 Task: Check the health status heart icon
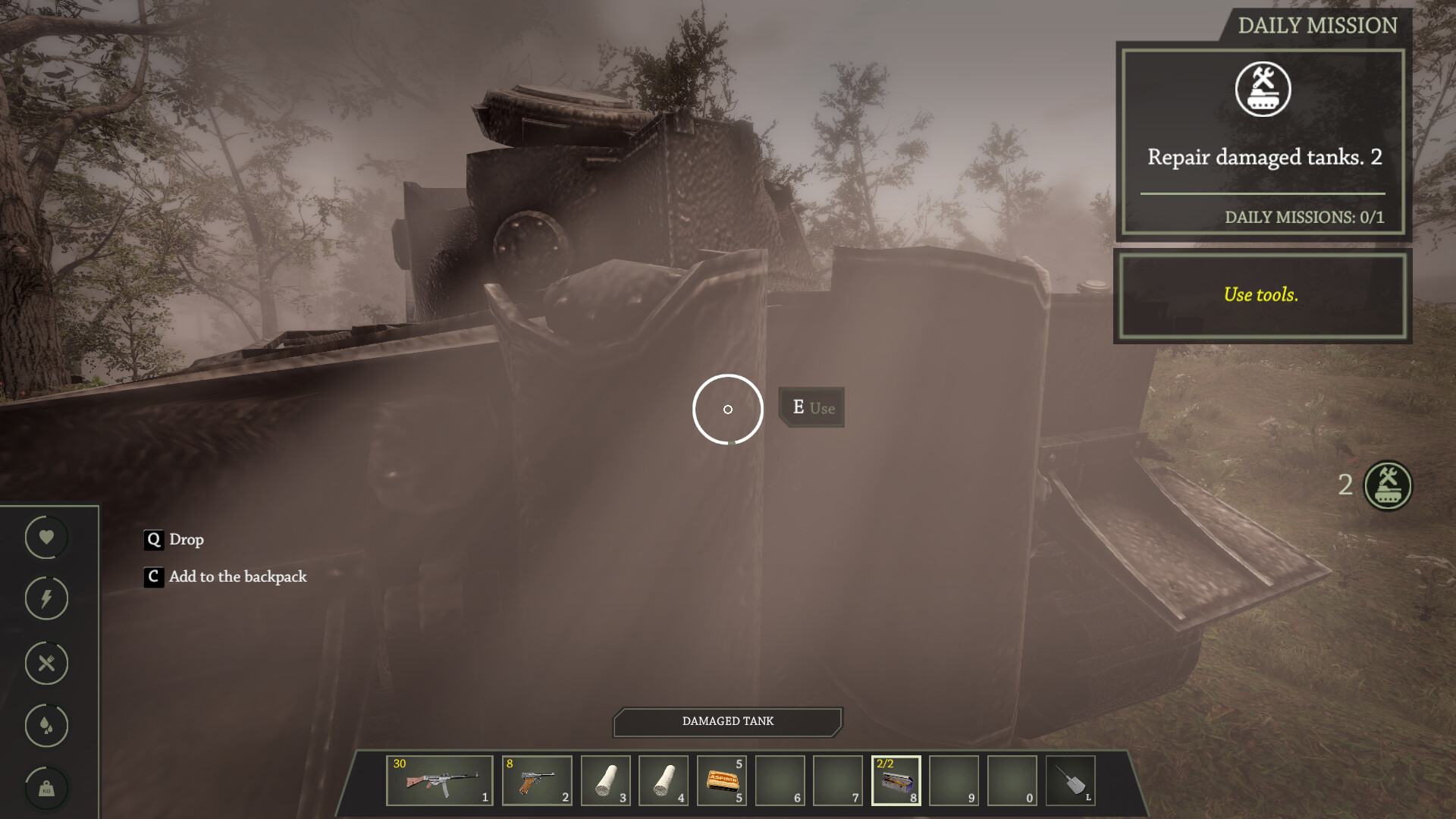[x=45, y=537]
